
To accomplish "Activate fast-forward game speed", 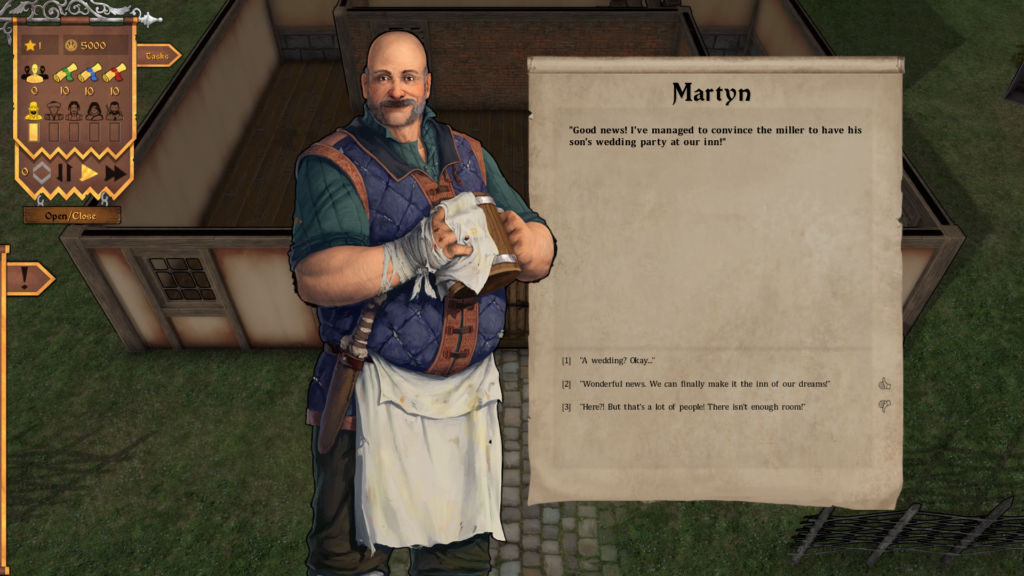I will pyautogui.click(x=115, y=173).
